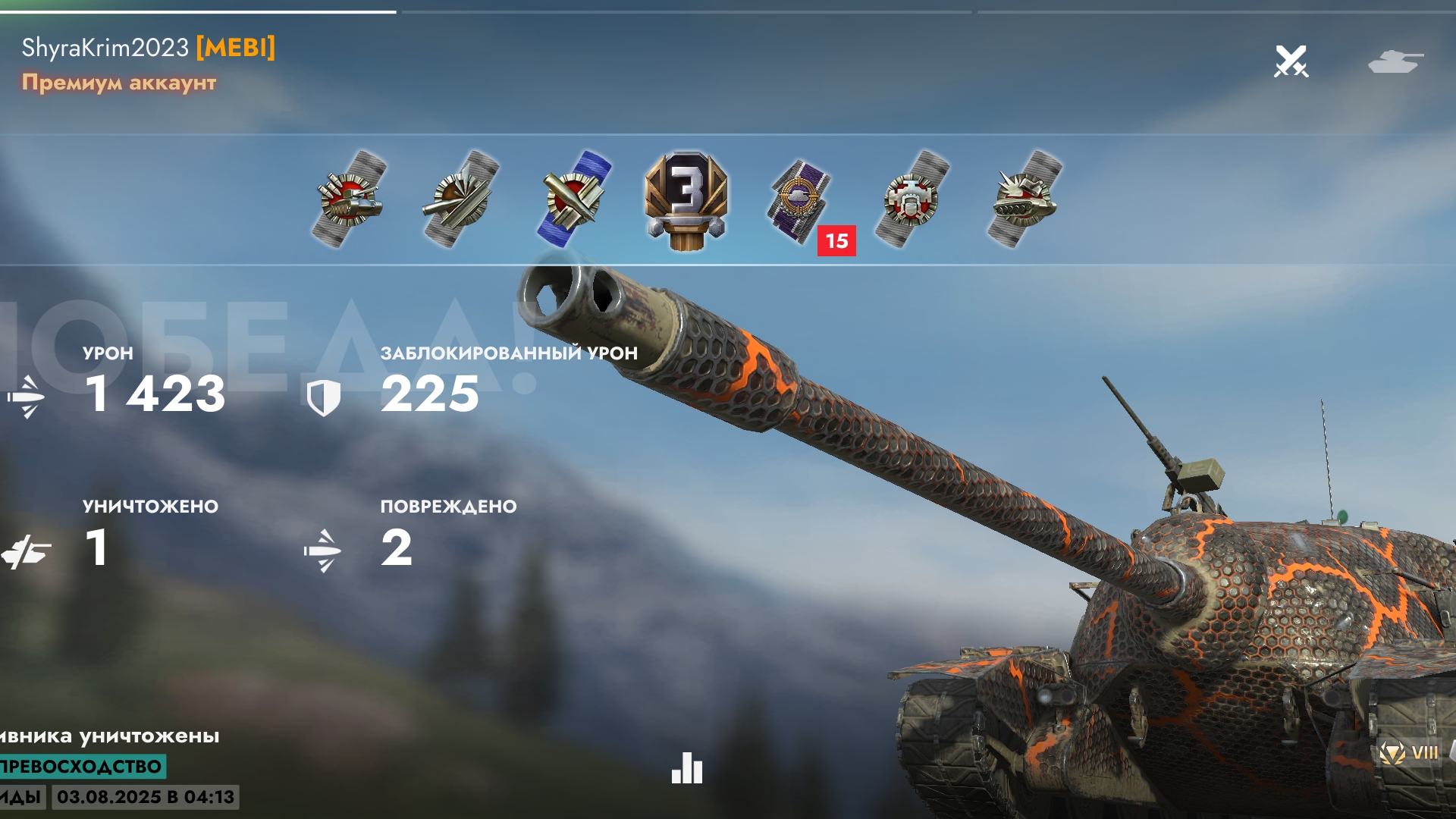The height and width of the screenshot is (819, 1456).
Task: Switch to the tank silhouette tab
Action: click(1395, 61)
